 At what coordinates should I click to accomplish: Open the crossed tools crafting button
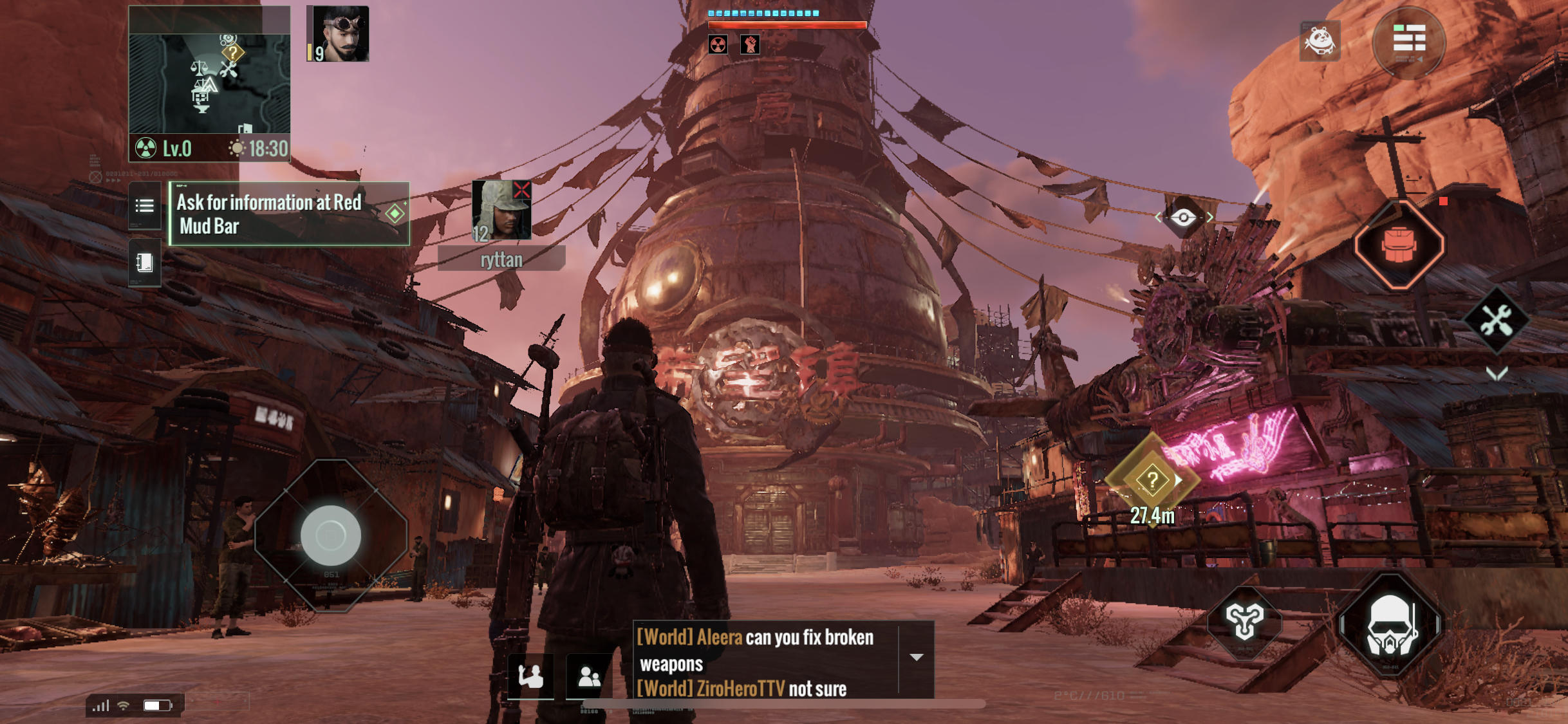1497,320
